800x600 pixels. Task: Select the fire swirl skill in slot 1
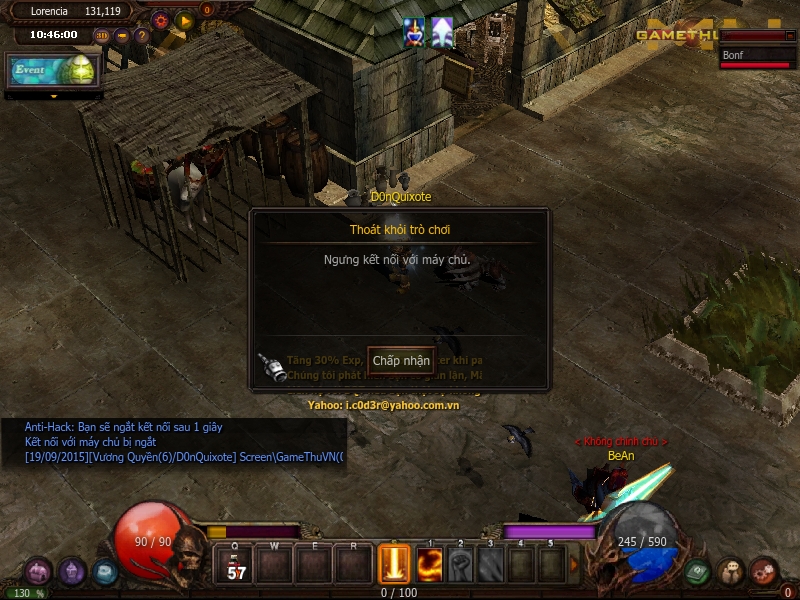pos(430,566)
